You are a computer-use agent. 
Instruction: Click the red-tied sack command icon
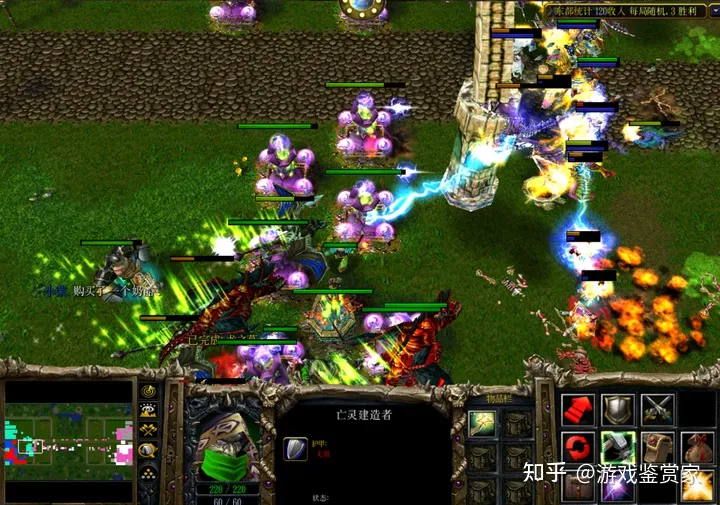click(x=696, y=447)
